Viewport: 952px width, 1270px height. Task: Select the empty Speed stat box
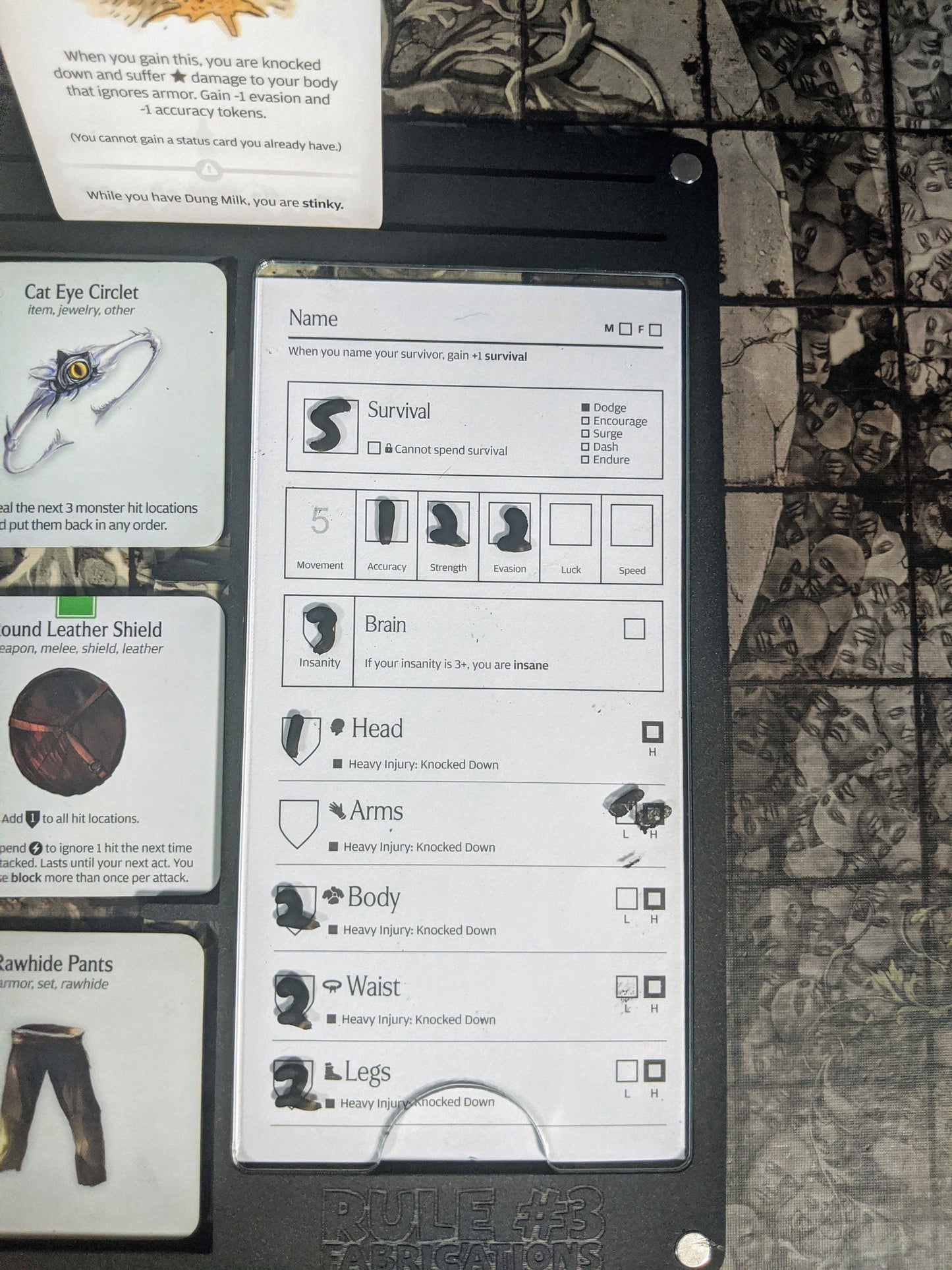coord(631,526)
